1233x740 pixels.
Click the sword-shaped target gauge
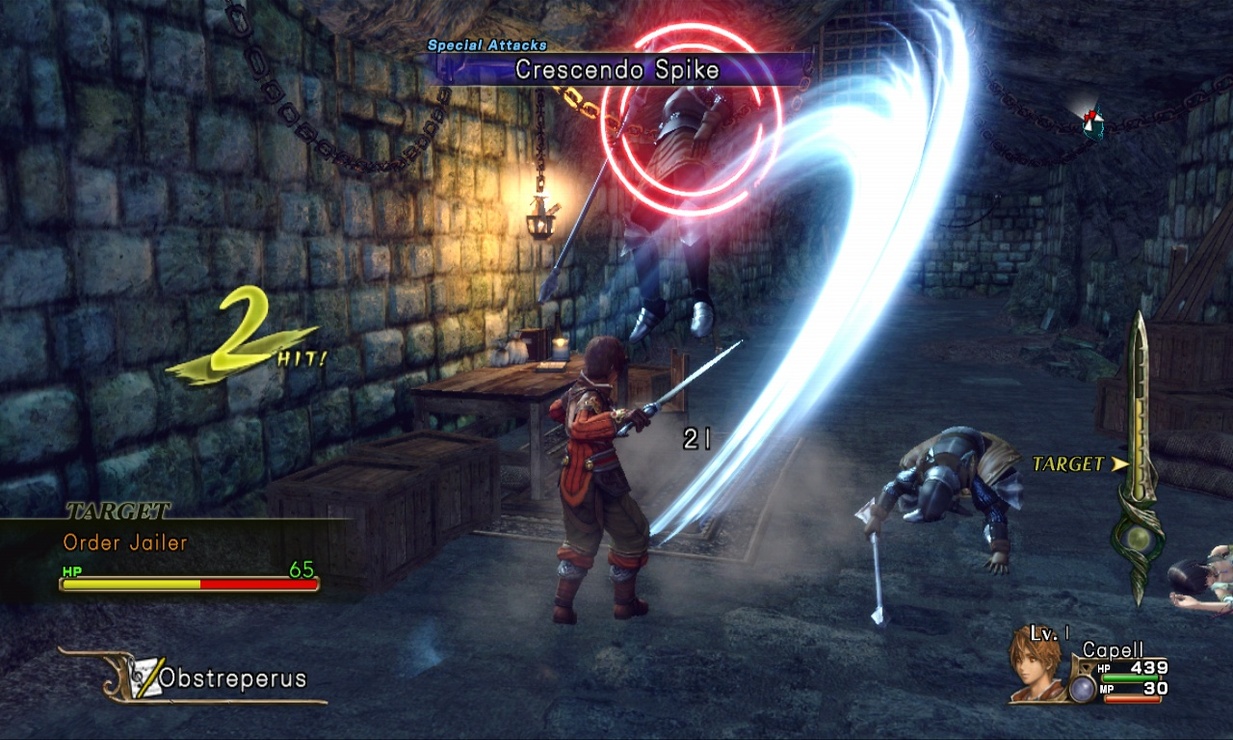tap(1140, 460)
